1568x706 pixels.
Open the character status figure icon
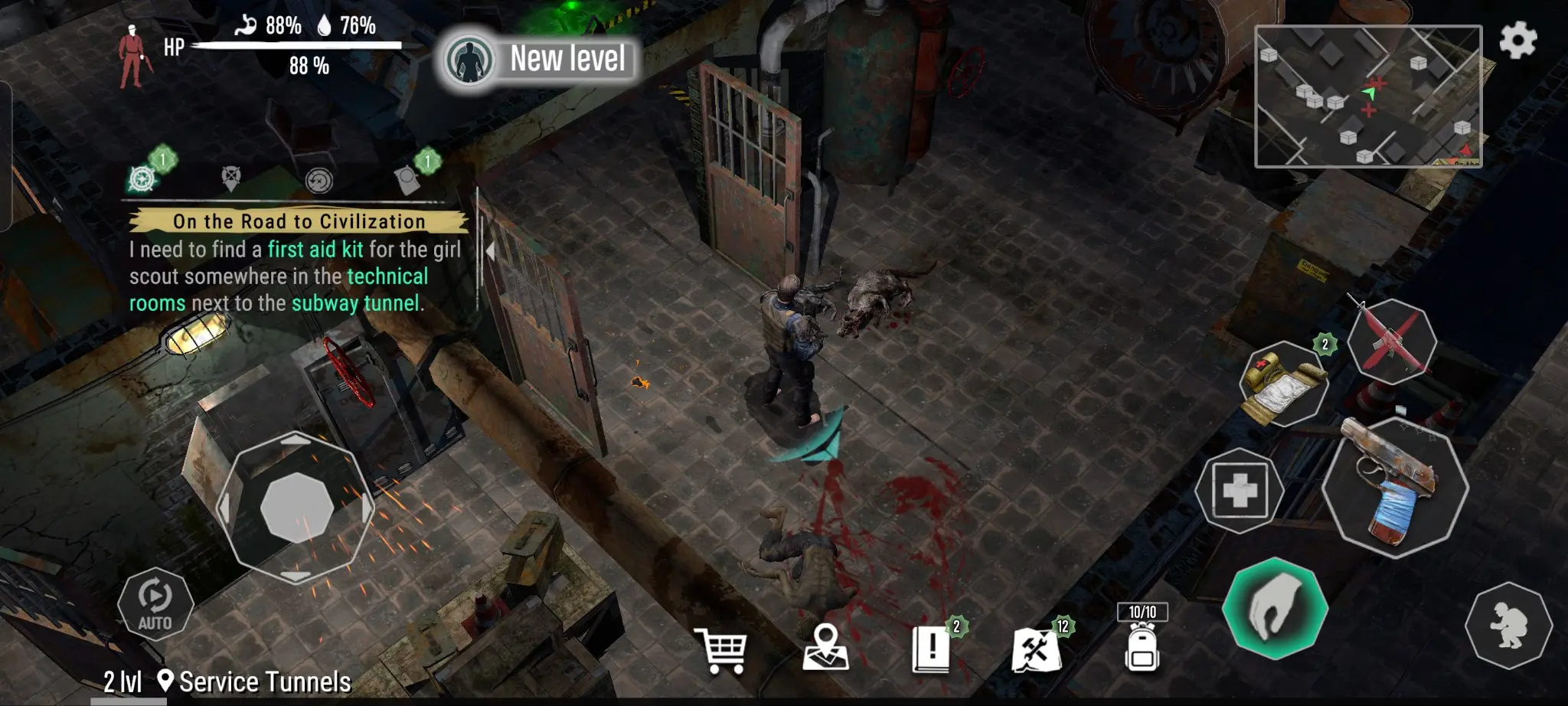pyautogui.click(x=133, y=56)
